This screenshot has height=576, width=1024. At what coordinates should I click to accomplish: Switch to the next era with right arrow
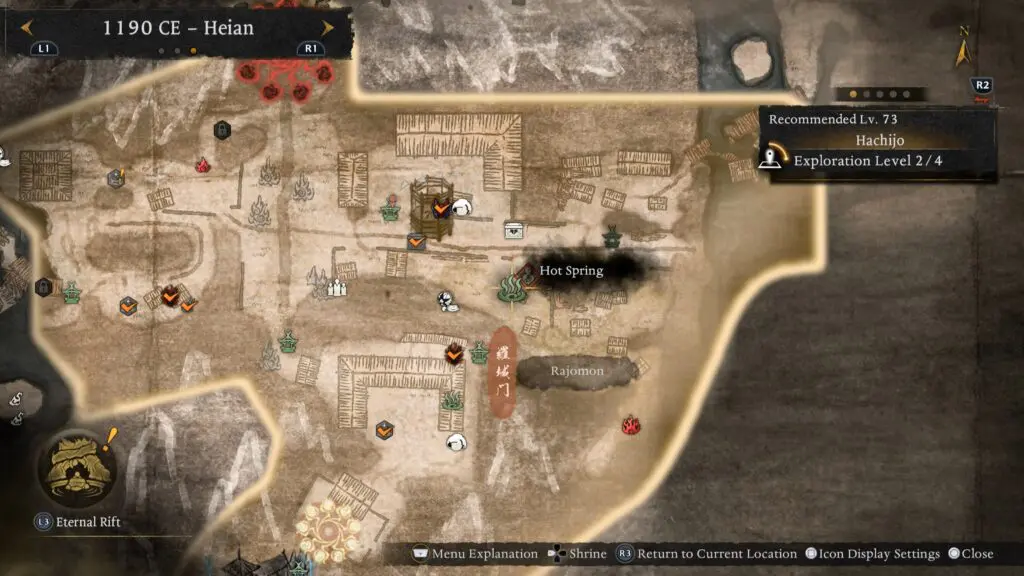coord(326,28)
